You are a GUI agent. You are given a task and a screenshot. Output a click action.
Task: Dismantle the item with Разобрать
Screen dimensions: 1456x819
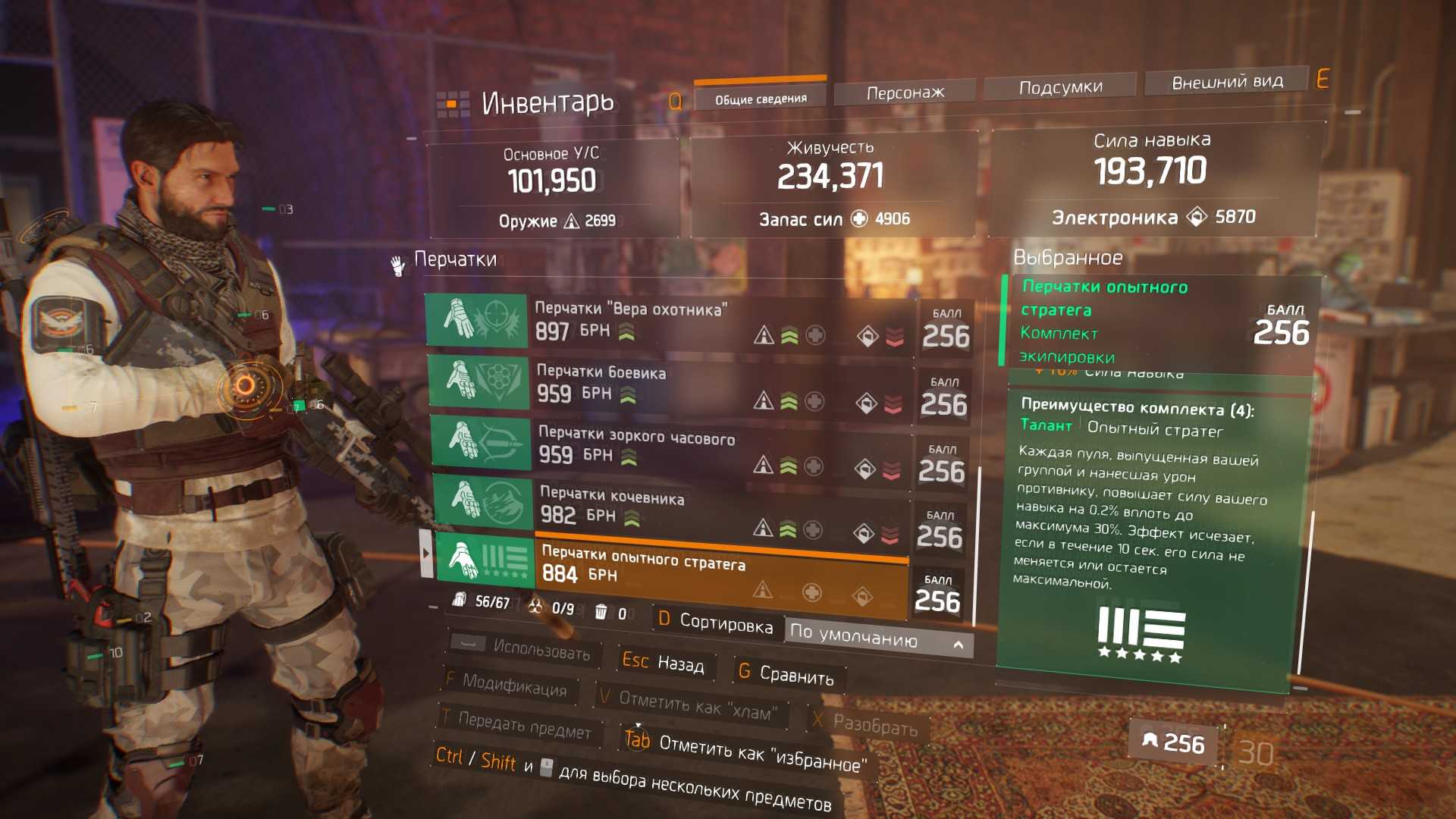tap(866, 723)
